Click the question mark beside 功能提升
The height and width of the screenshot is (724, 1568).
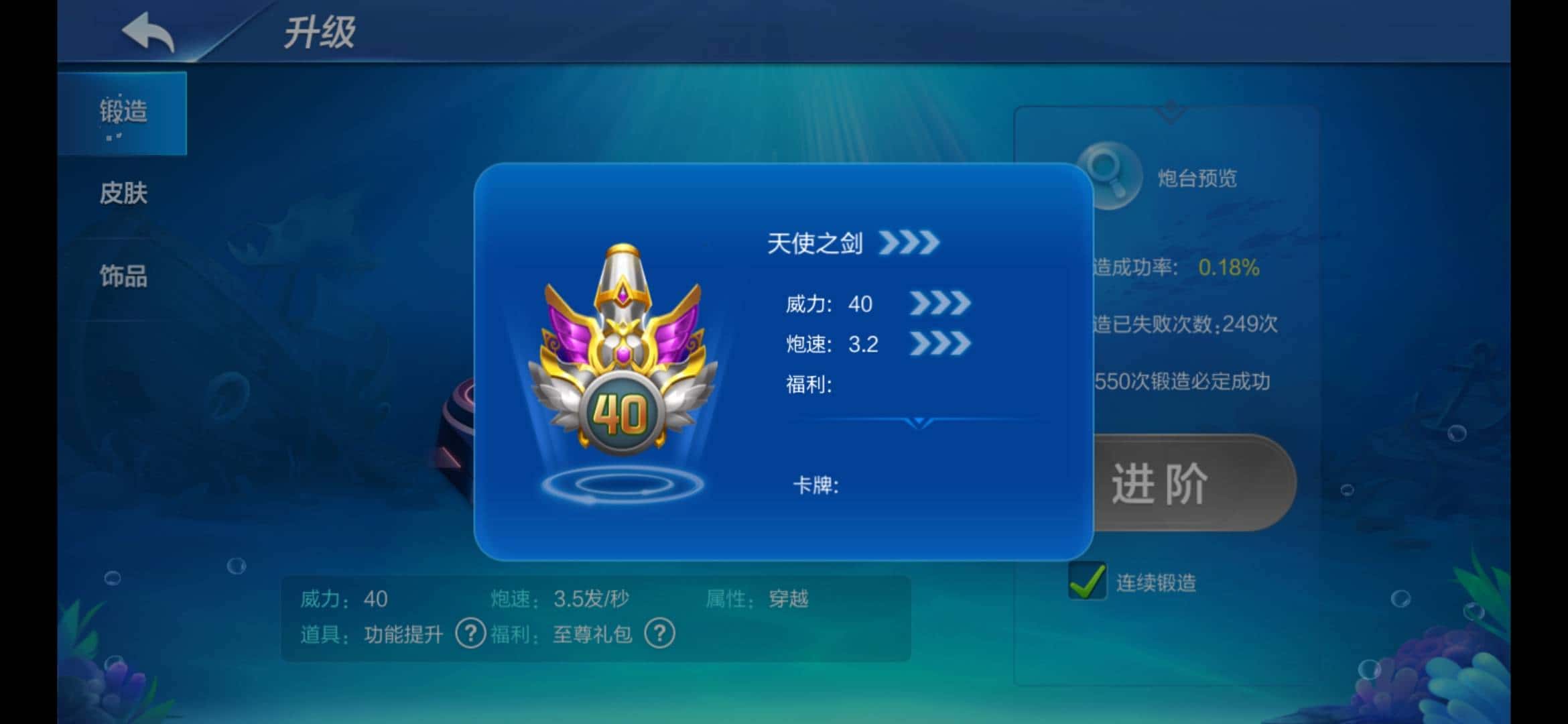tap(472, 633)
